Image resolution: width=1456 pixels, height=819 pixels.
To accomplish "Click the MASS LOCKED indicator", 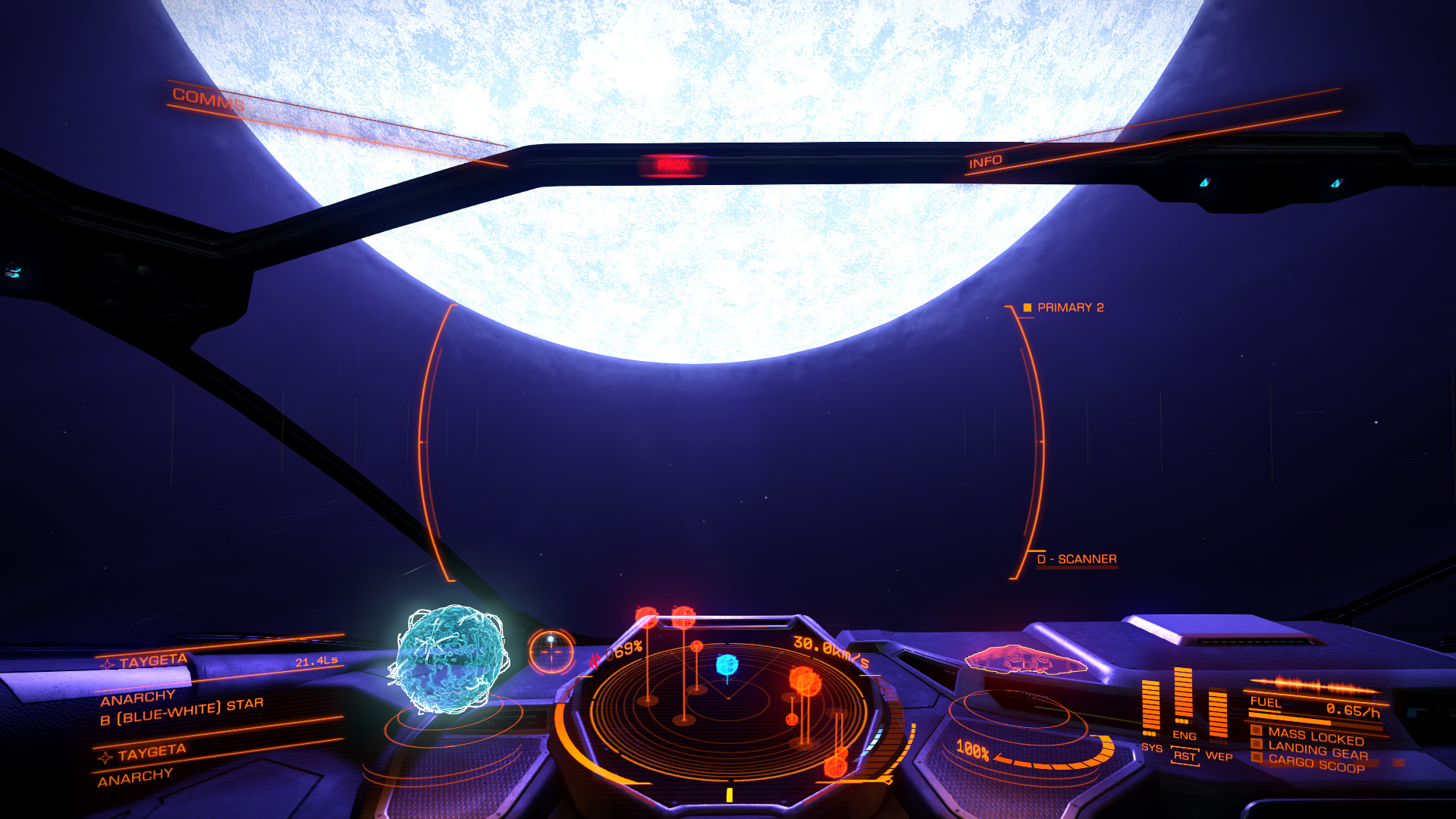I will [1315, 736].
